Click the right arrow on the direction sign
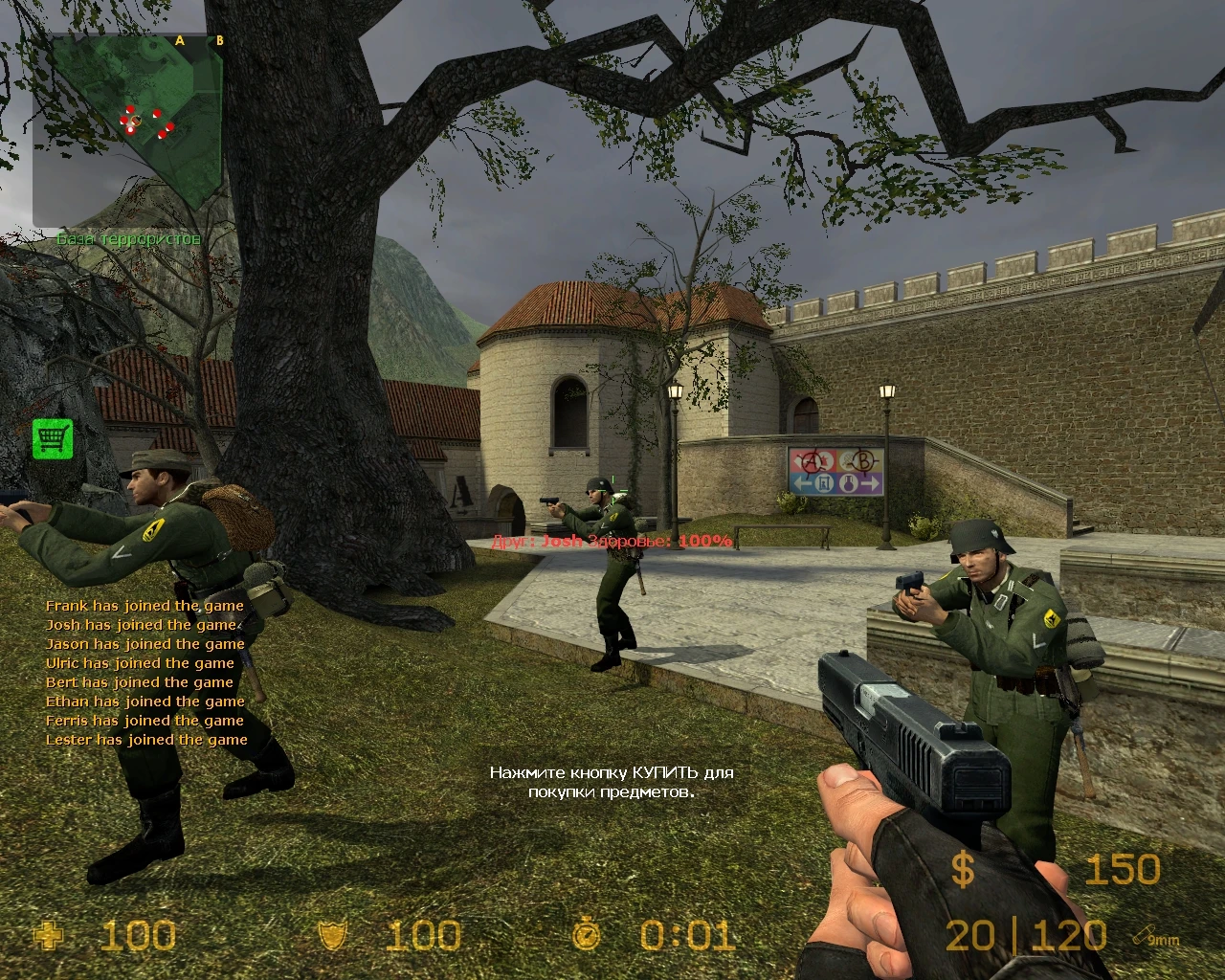1225x980 pixels. point(871,484)
